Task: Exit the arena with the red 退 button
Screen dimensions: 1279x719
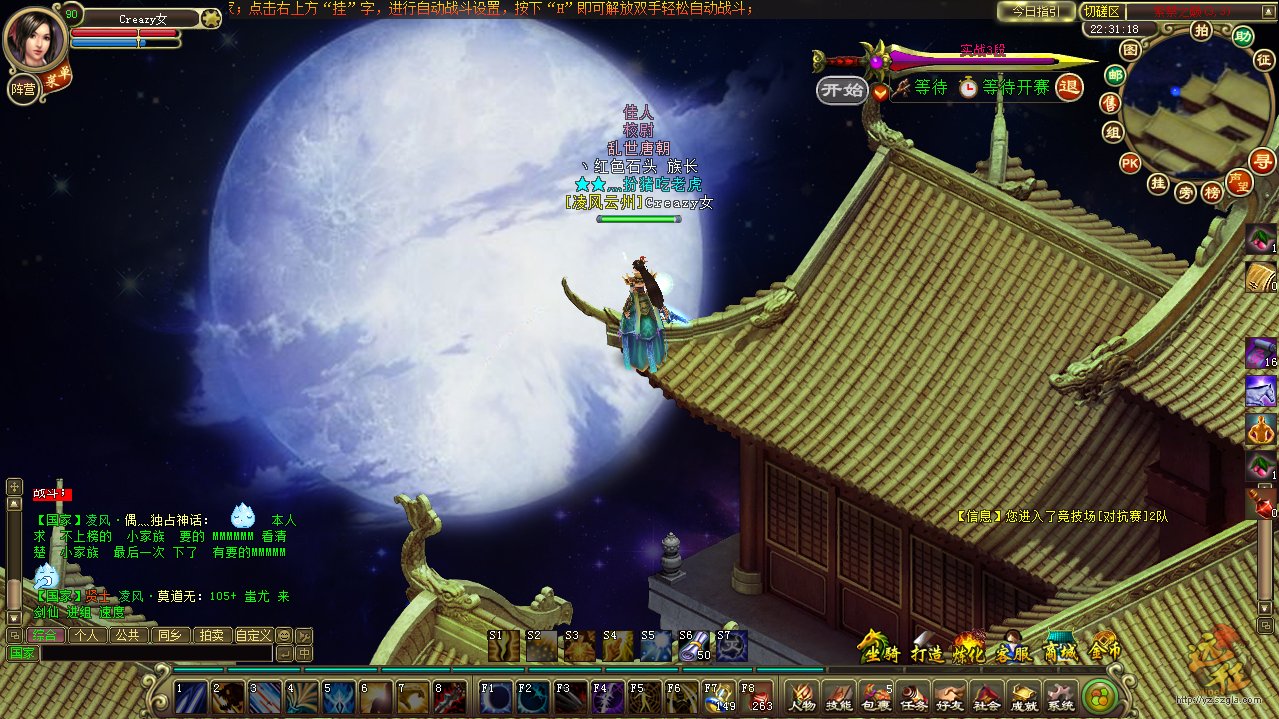Action: (1069, 88)
